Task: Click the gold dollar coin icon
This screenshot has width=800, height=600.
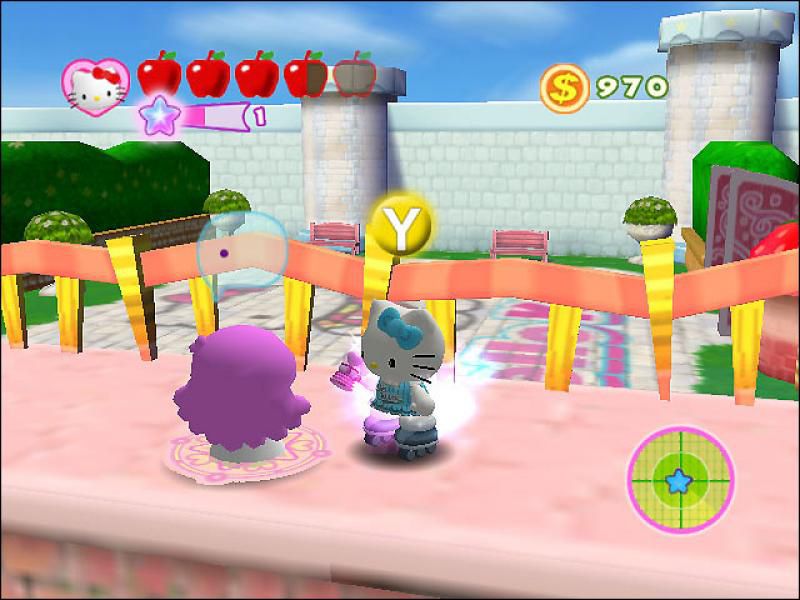Action: pyautogui.click(x=564, y=88)
